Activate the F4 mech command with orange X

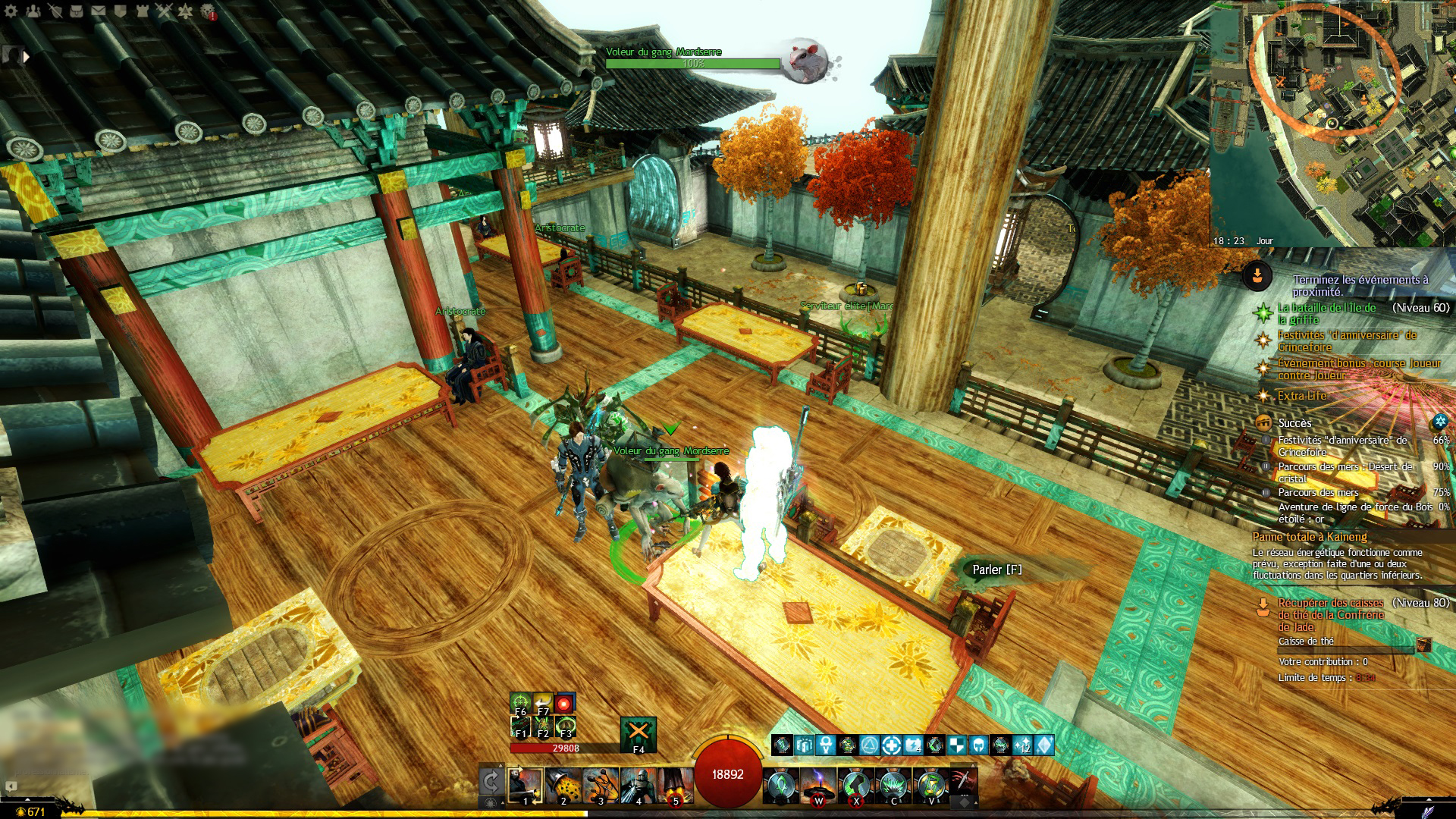638,733
